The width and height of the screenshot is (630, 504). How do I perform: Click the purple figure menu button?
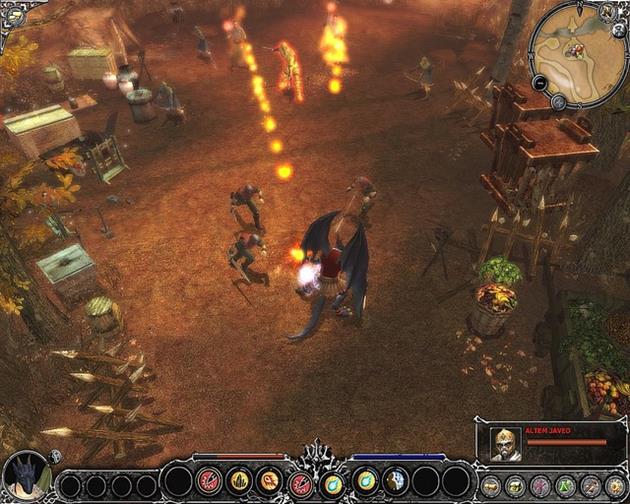click(x=541, y=486)
